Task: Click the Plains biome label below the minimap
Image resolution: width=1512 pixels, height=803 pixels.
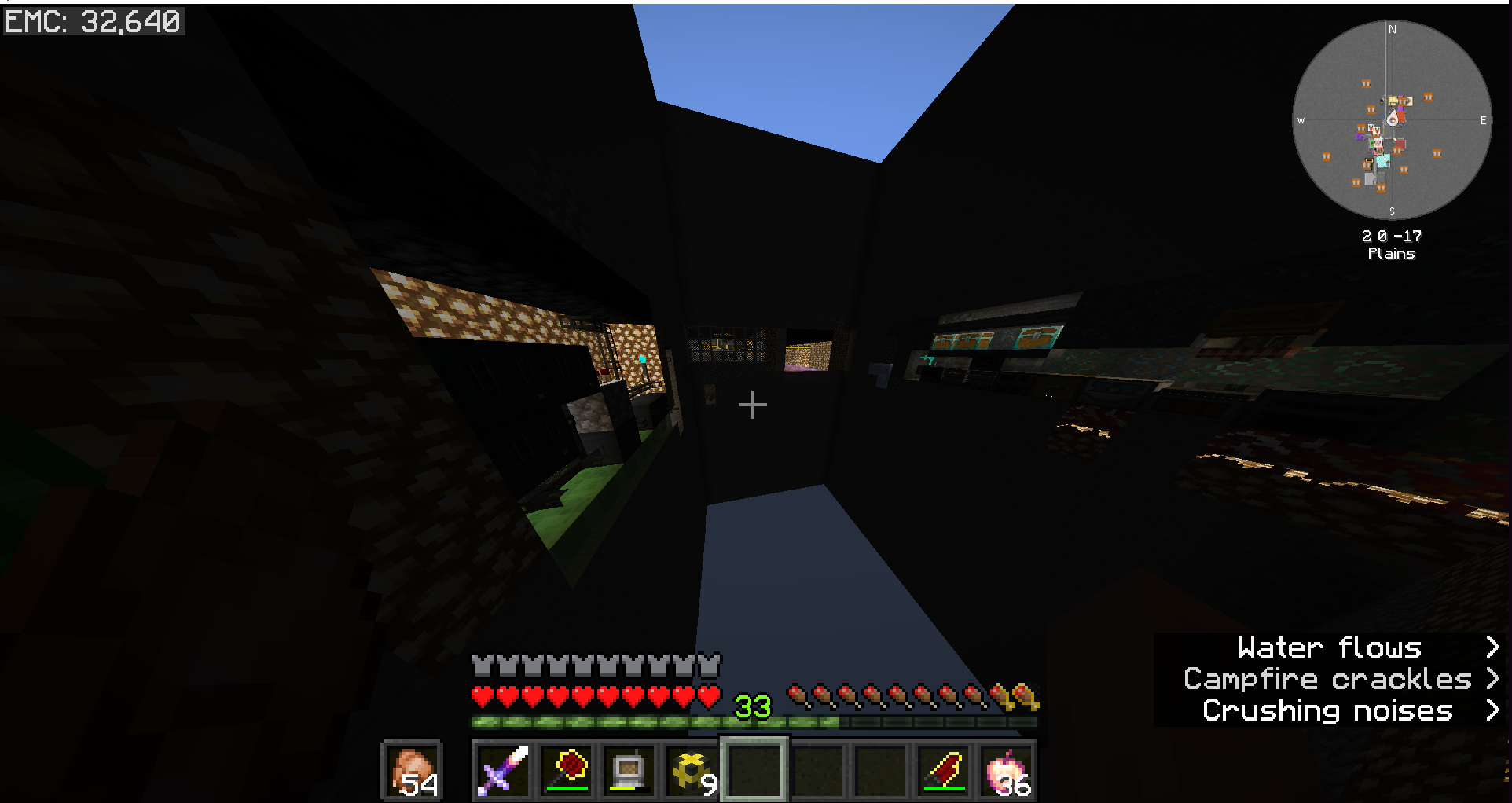Action: (x=1391, y=253)
